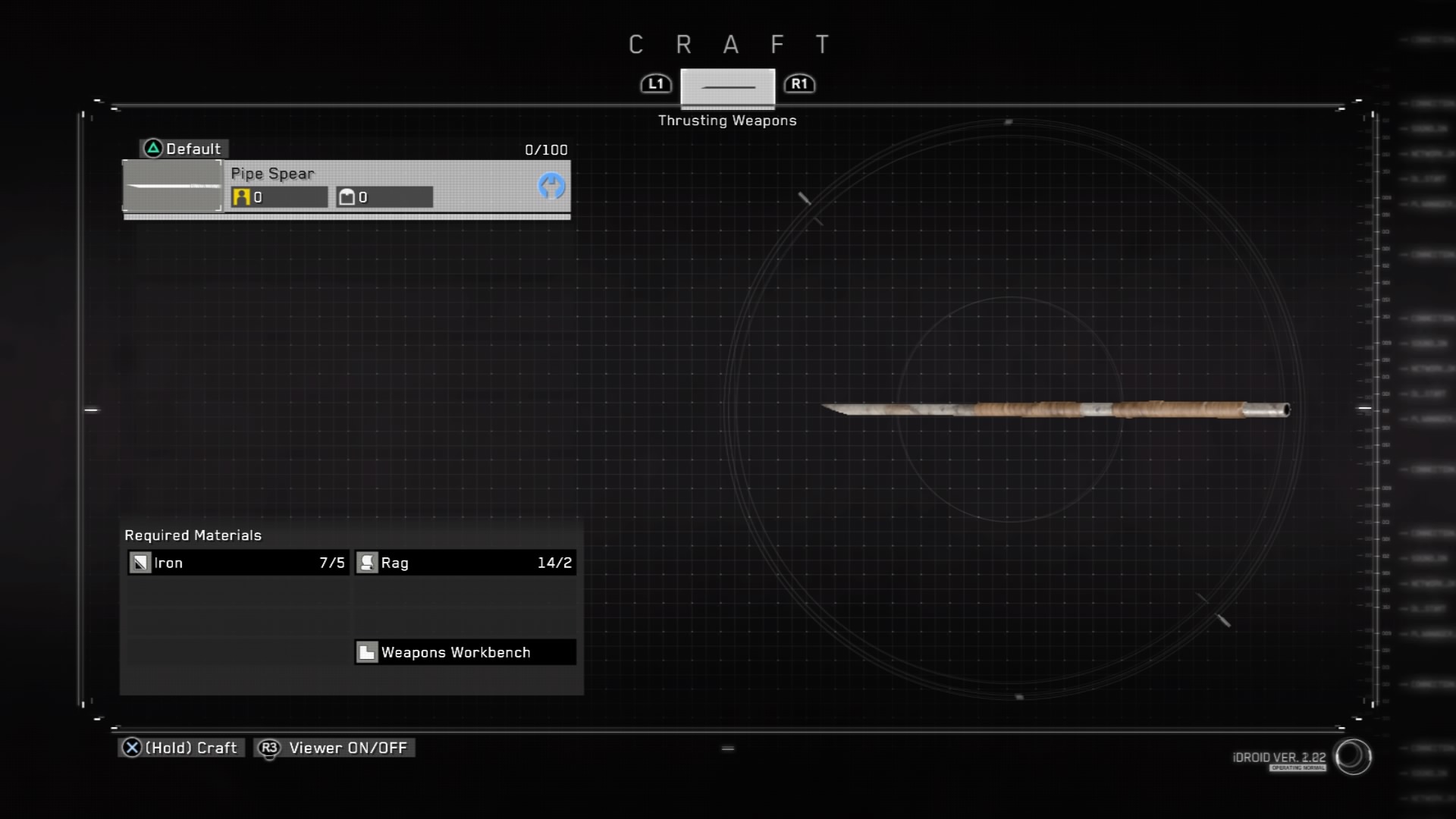
Task: Choose the Default sort option
Action: pyautogui.click(x=184, y=149)
